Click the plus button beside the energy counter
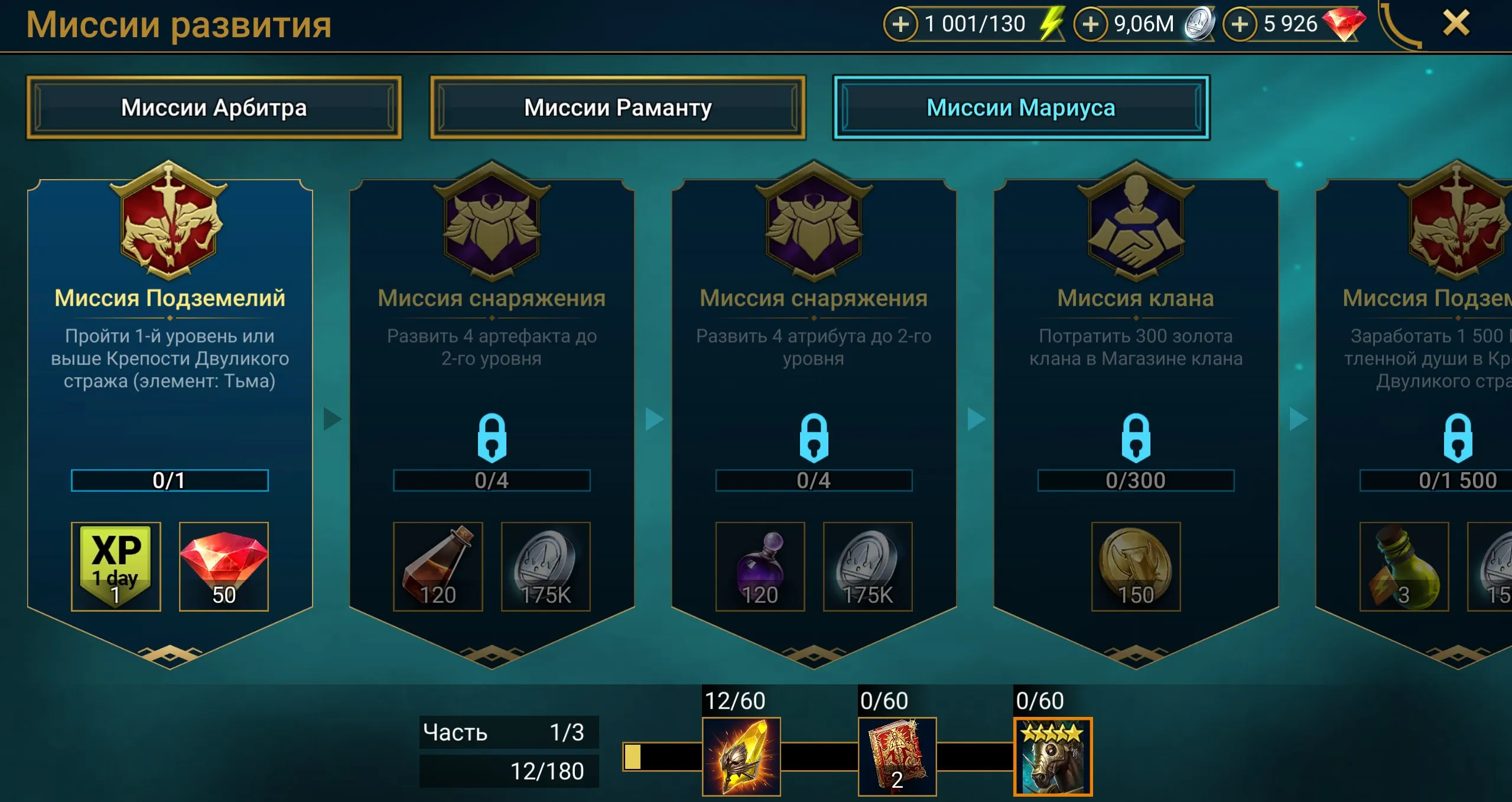Viewport: 1512px width, 802px height. (x=900, y=25)
